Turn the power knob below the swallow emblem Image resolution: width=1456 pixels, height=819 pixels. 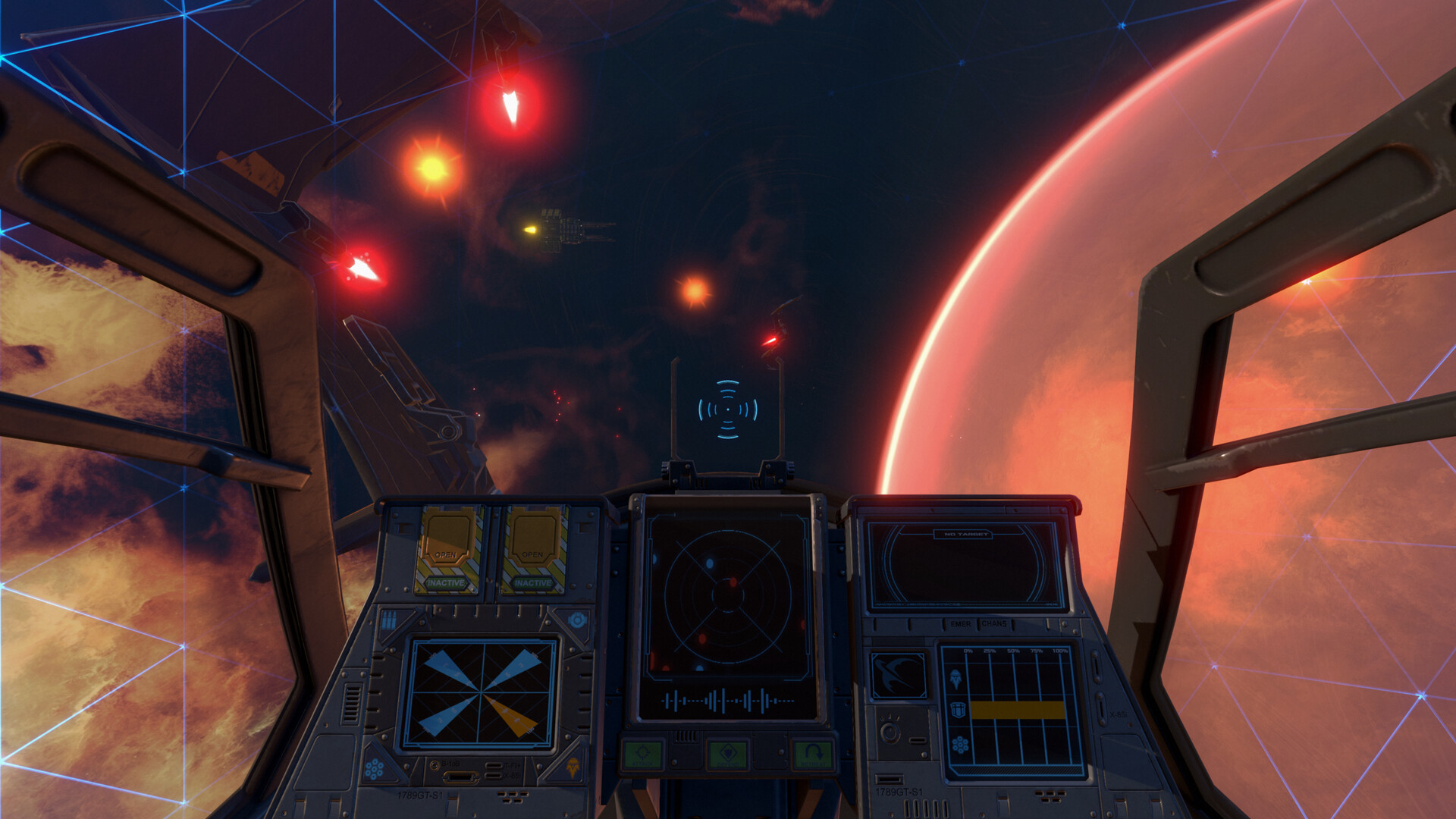(890, 731)
